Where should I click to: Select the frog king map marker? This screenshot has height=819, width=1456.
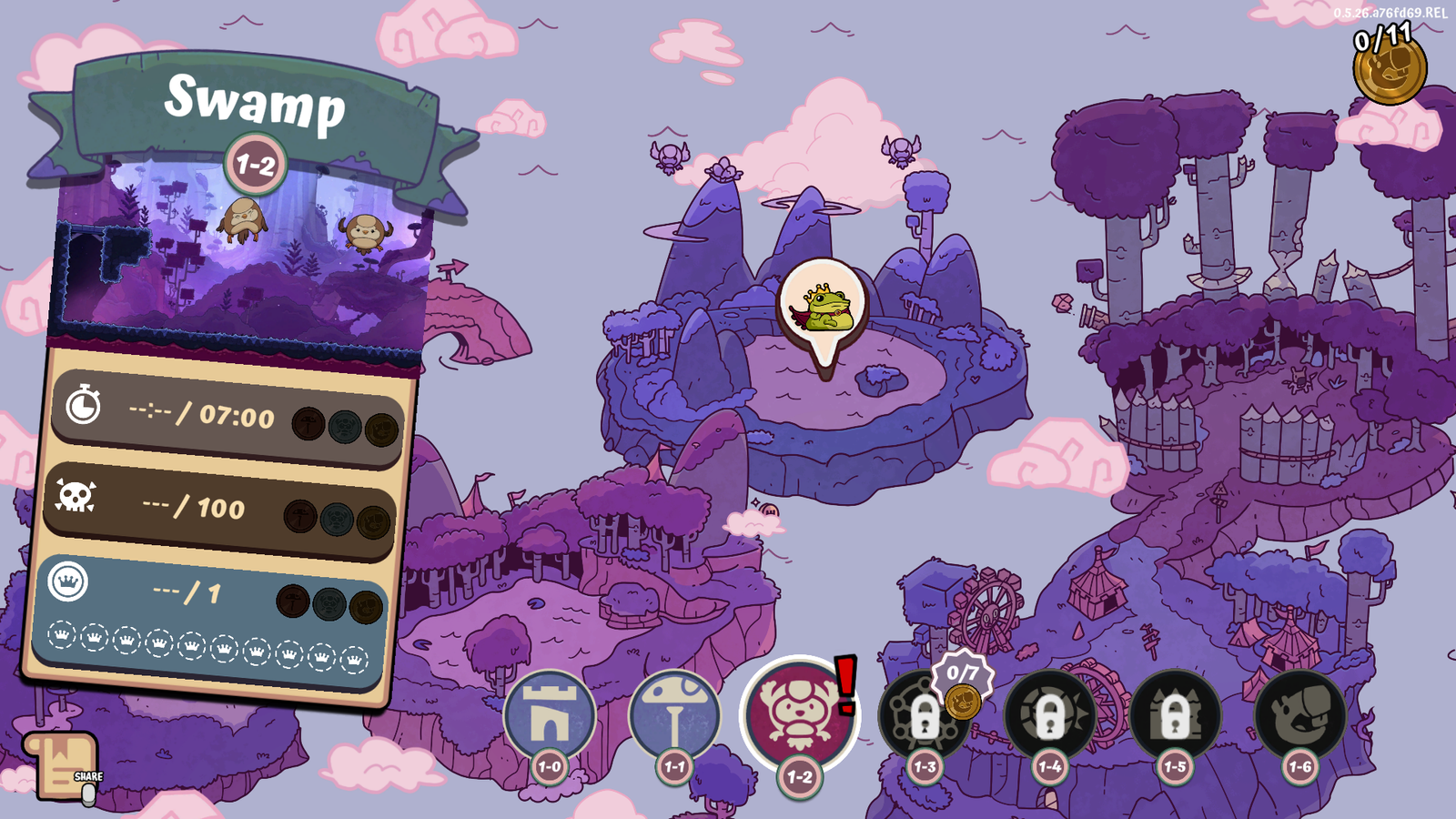(x=823, y=309)
